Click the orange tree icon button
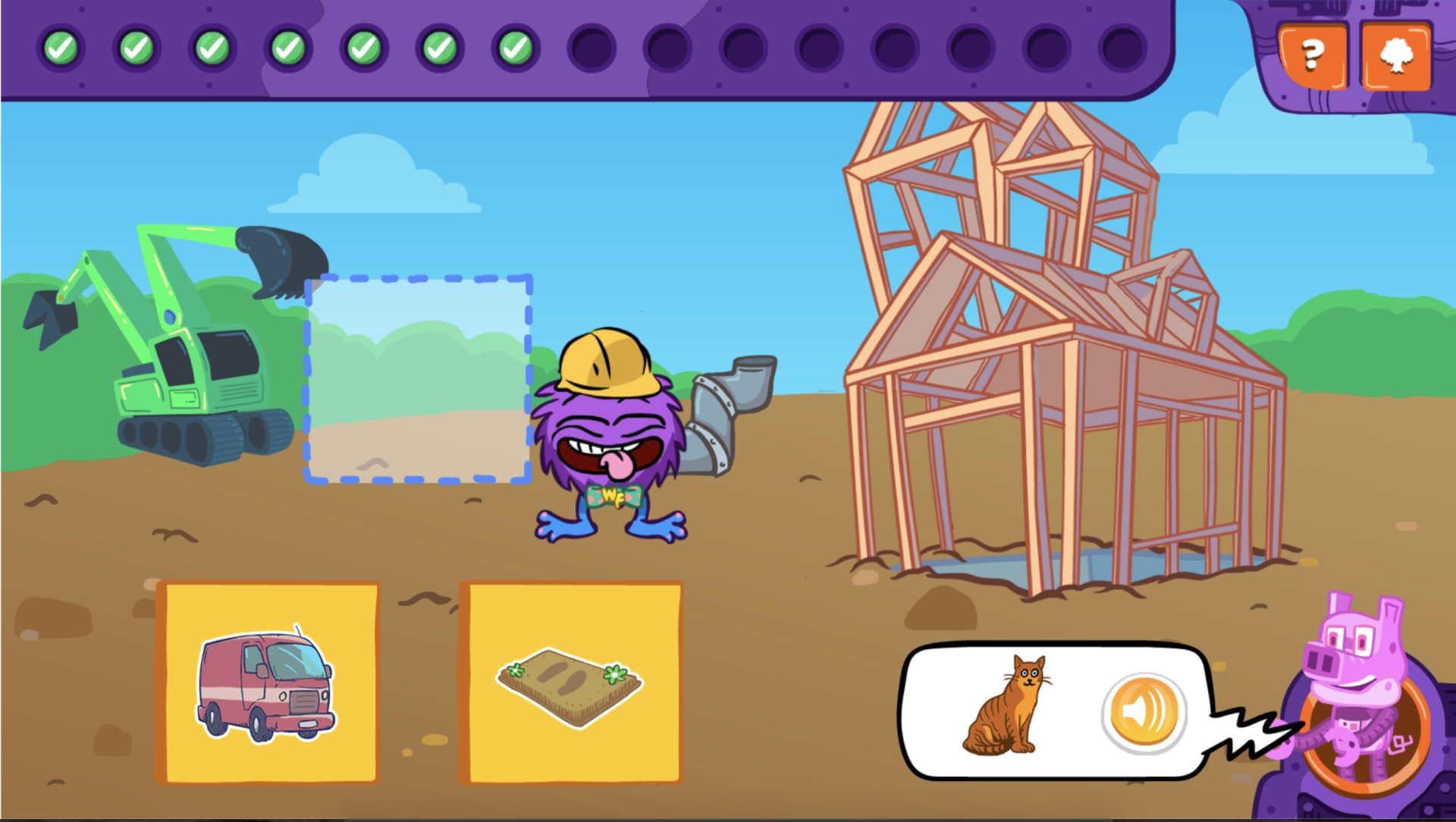This screenshot has height=822, width=1456. click(x=1398, y=55)
